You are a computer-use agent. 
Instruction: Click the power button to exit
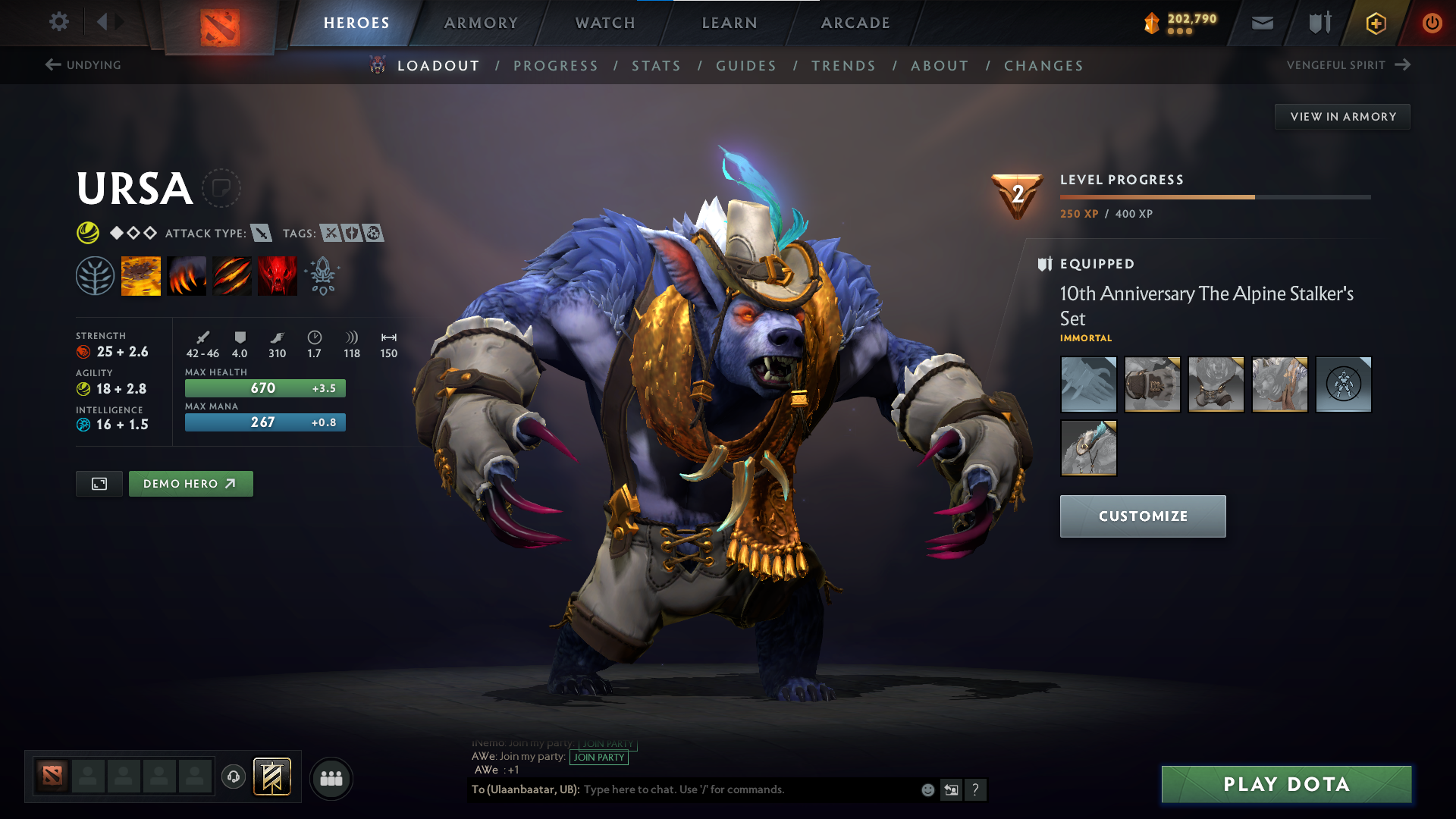click(1432, 23)
